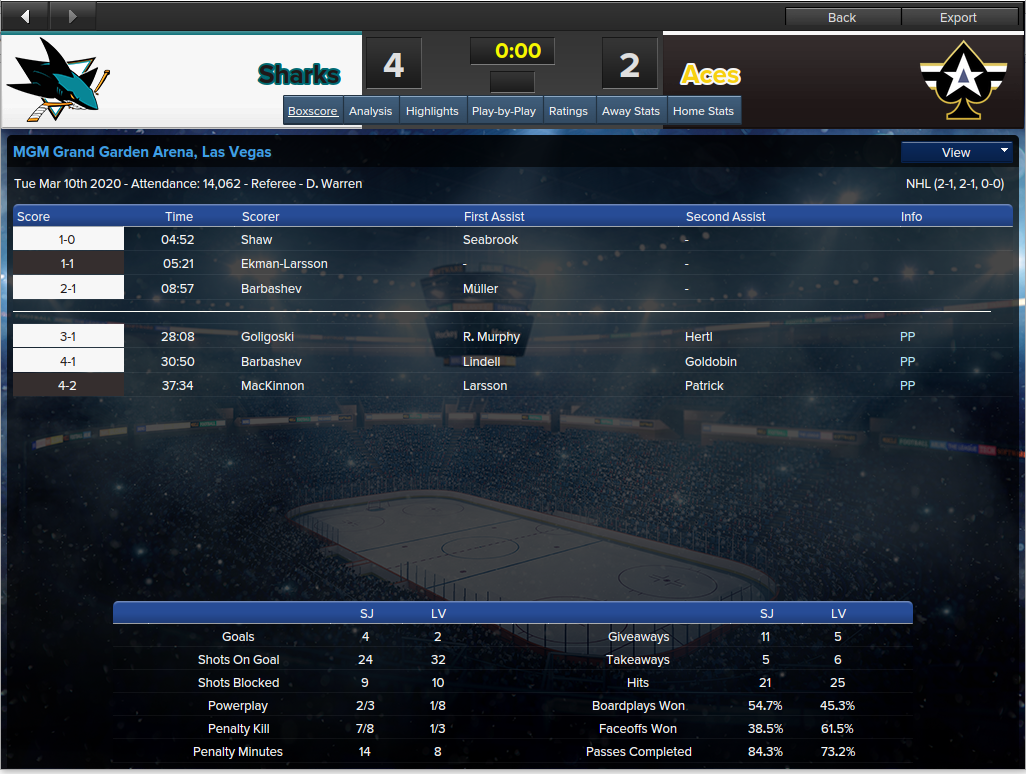This screenshot has width=1026, height=774.
Task: Show the Play-by-Play tab
Action: [503, 111]
